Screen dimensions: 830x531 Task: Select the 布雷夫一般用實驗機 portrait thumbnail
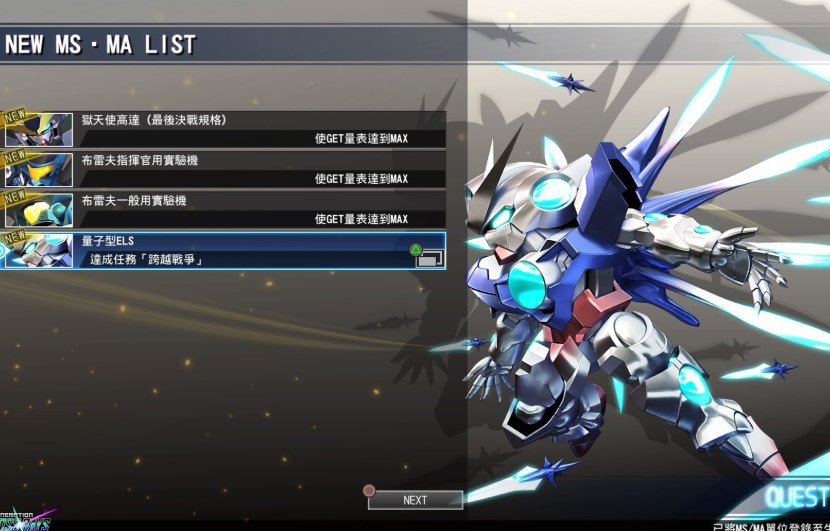coord(39,210)
